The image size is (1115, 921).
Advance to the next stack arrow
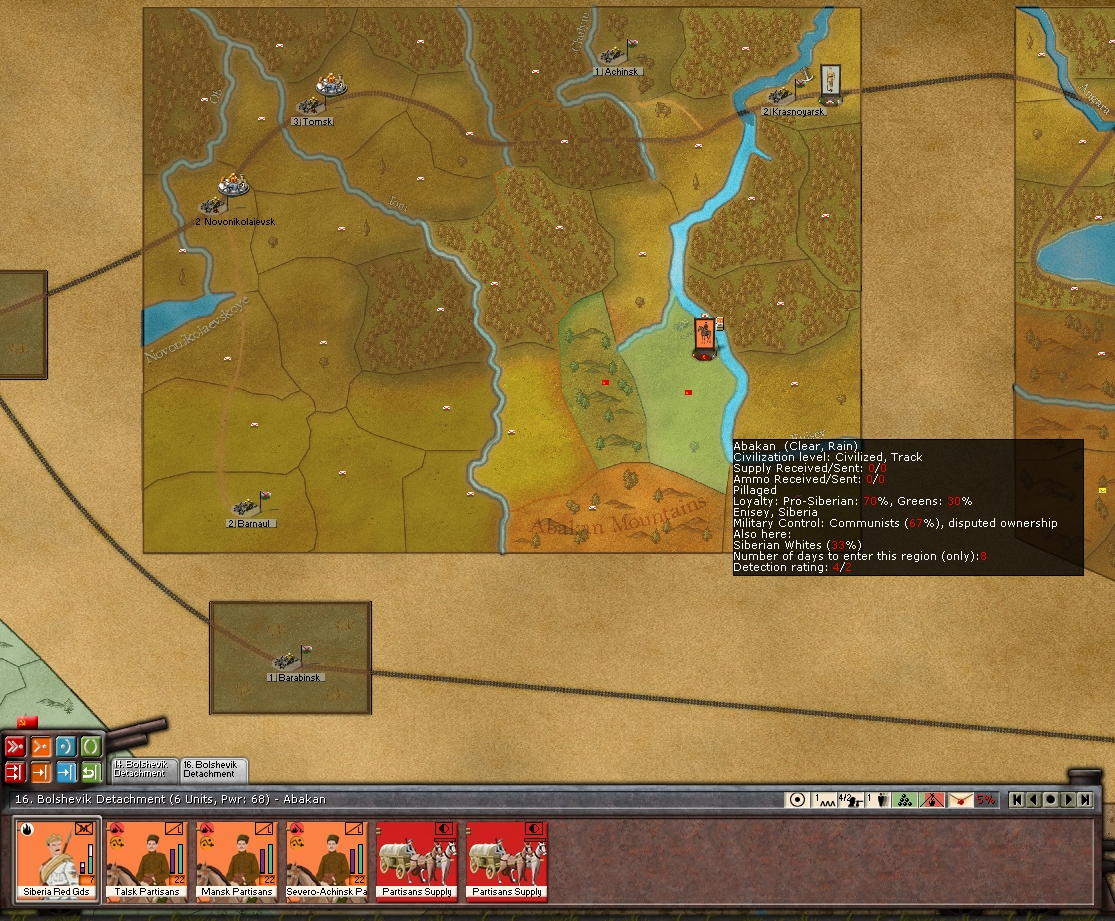pos(1068,800)
